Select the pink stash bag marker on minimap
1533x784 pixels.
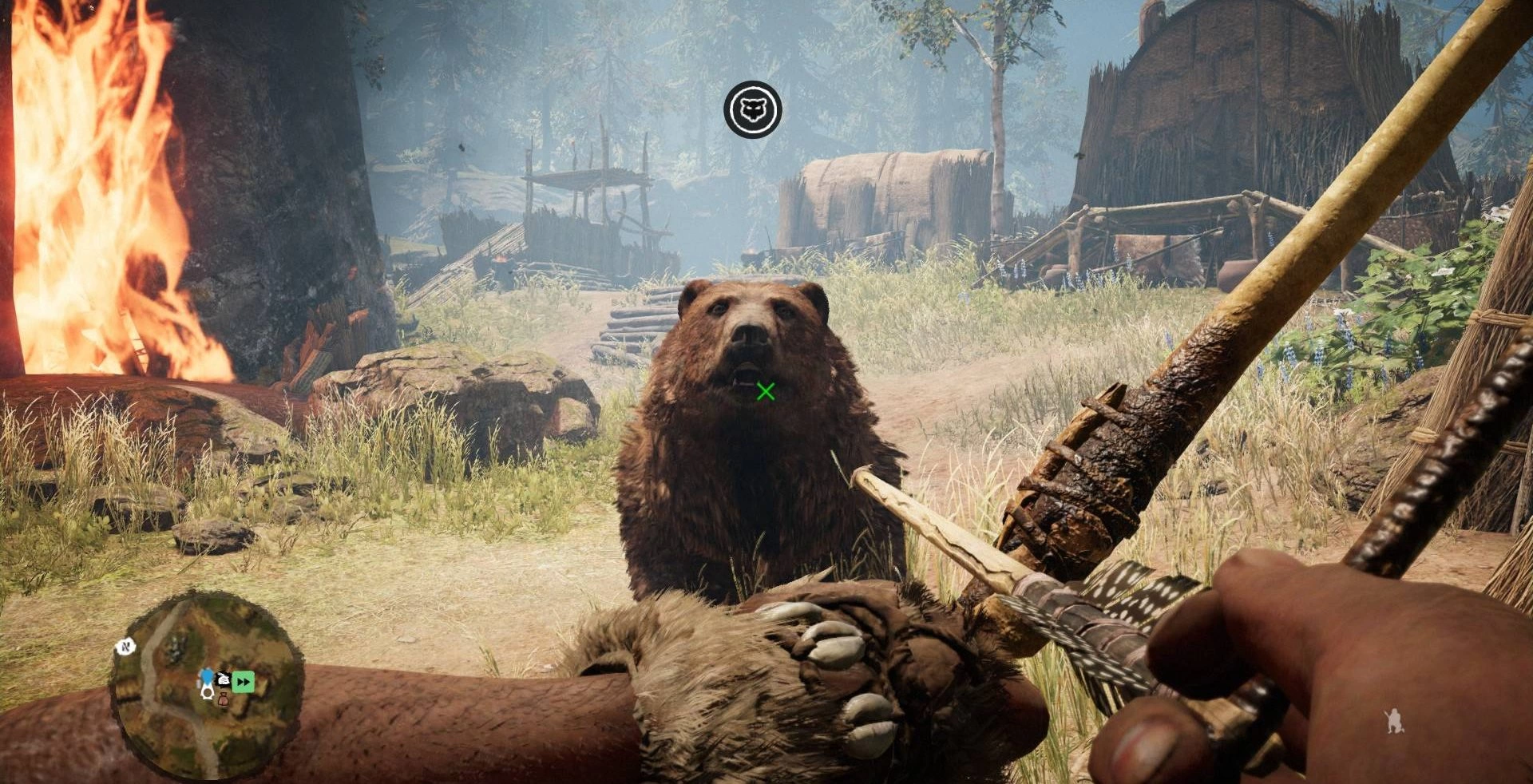pyautogui.click(x=224, y=700)
